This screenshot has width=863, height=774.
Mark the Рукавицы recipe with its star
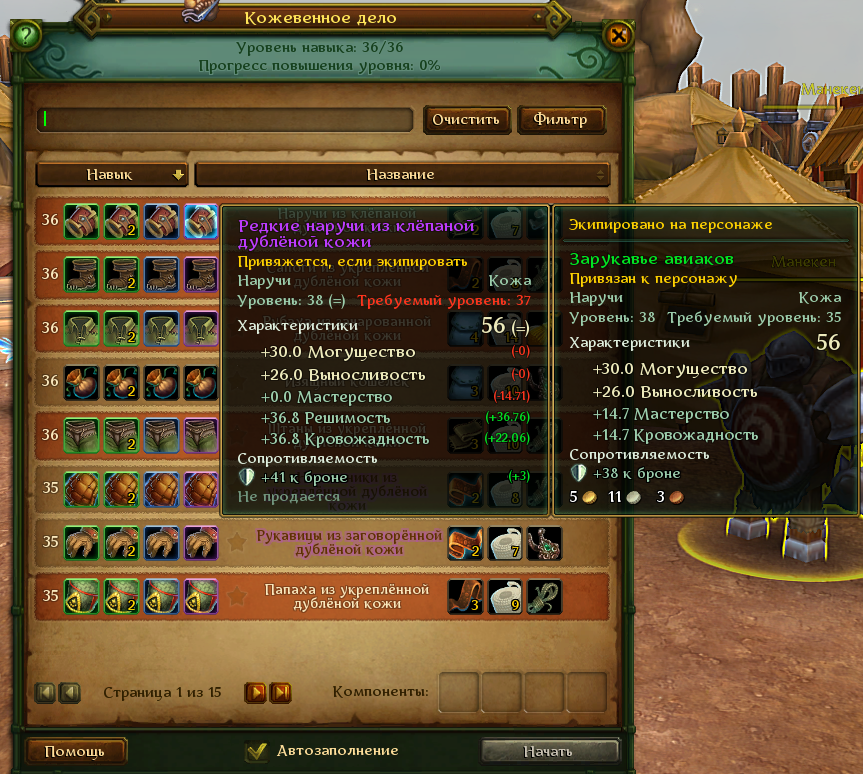[237, 543]
